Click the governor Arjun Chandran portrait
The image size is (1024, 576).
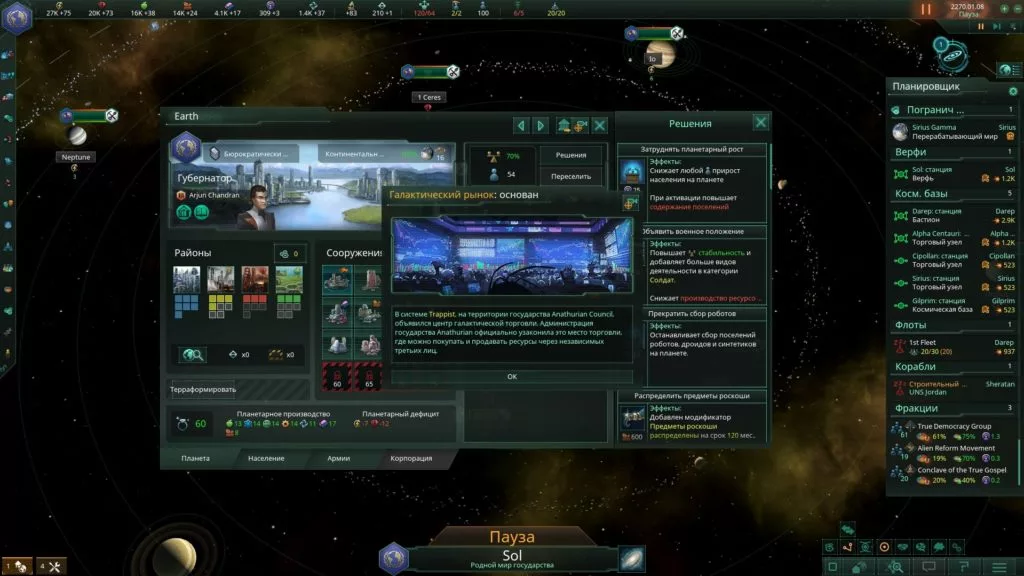(x=259, y=200)
